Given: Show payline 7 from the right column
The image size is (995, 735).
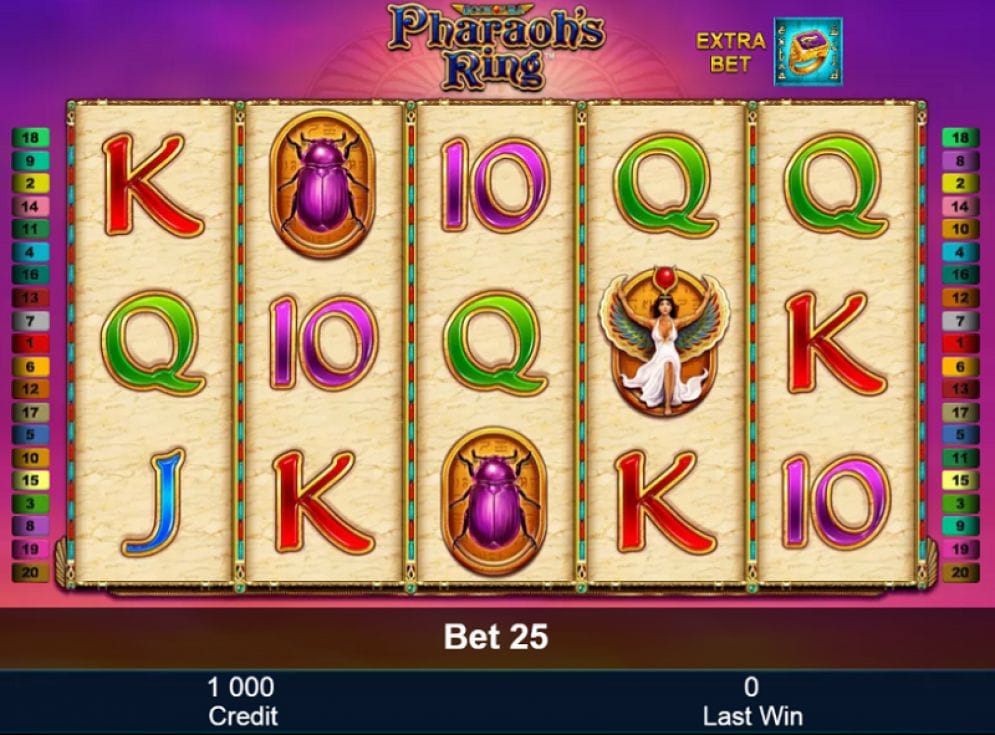Looking at the screenshot, I should [960, 321].
